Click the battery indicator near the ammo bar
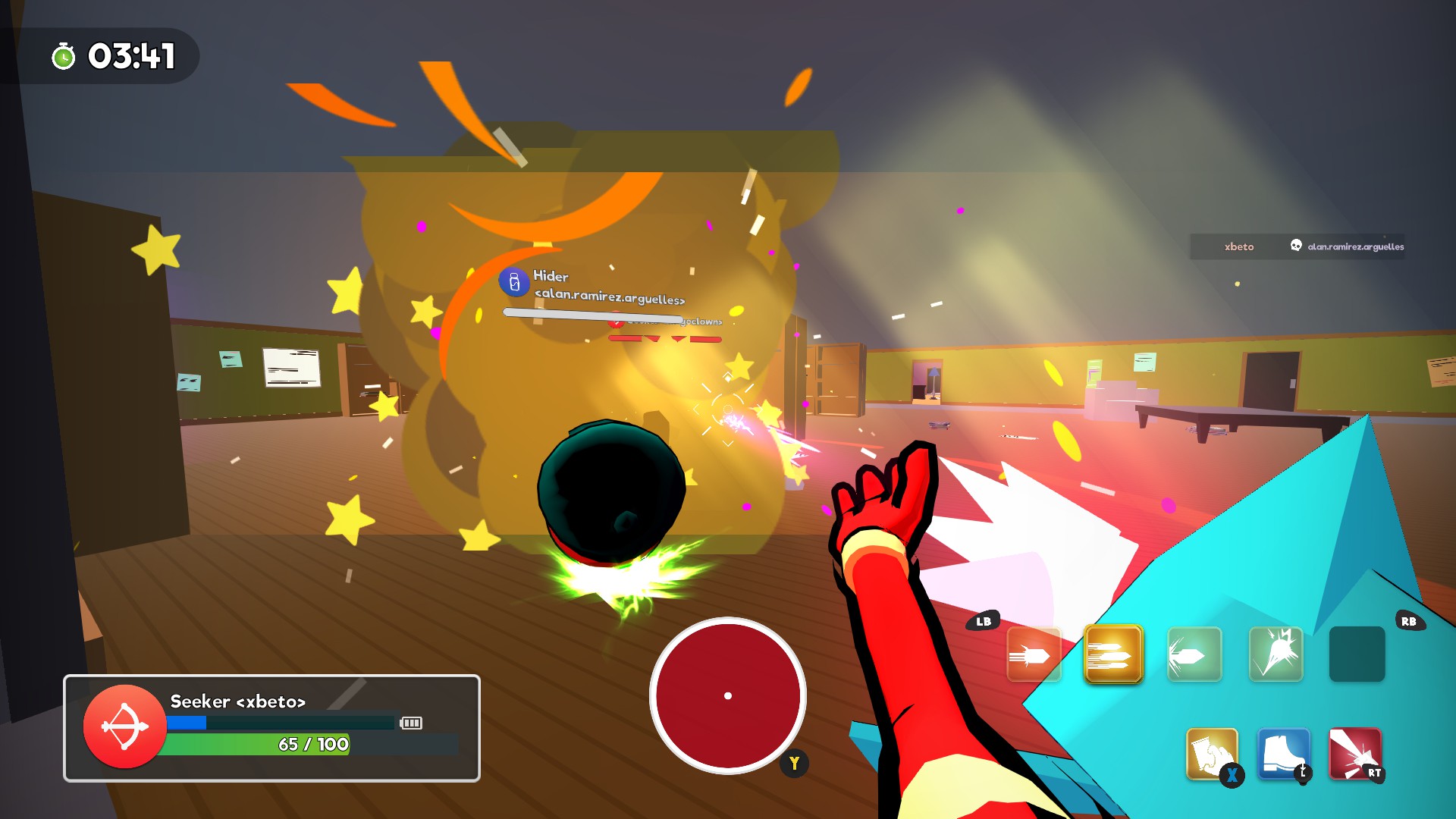1456x819 pixels. click(413, 723)
